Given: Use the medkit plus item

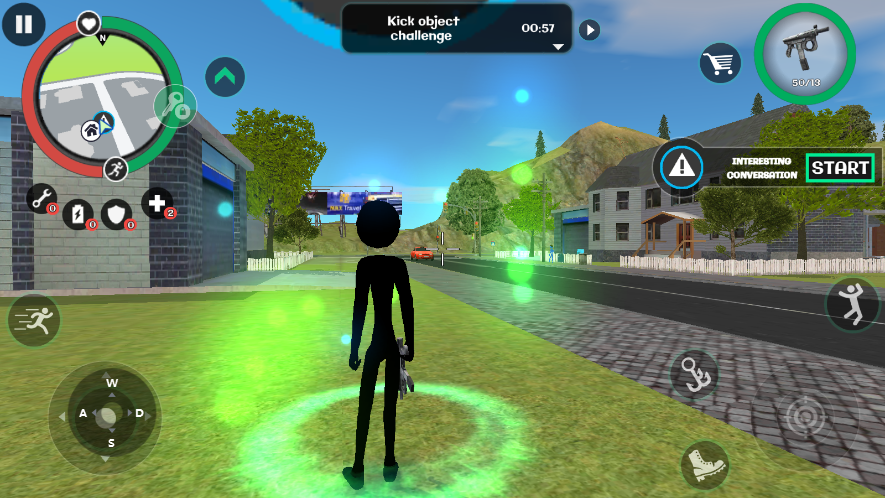Looking at the screenshot, I should point(157,203).
